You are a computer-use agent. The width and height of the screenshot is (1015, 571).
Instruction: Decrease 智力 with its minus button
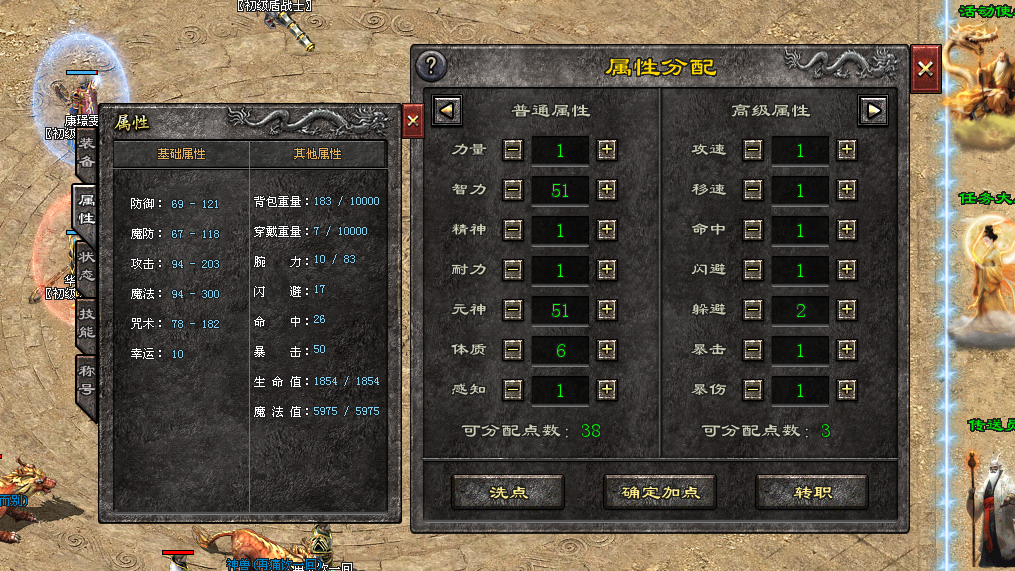point(513,189)
